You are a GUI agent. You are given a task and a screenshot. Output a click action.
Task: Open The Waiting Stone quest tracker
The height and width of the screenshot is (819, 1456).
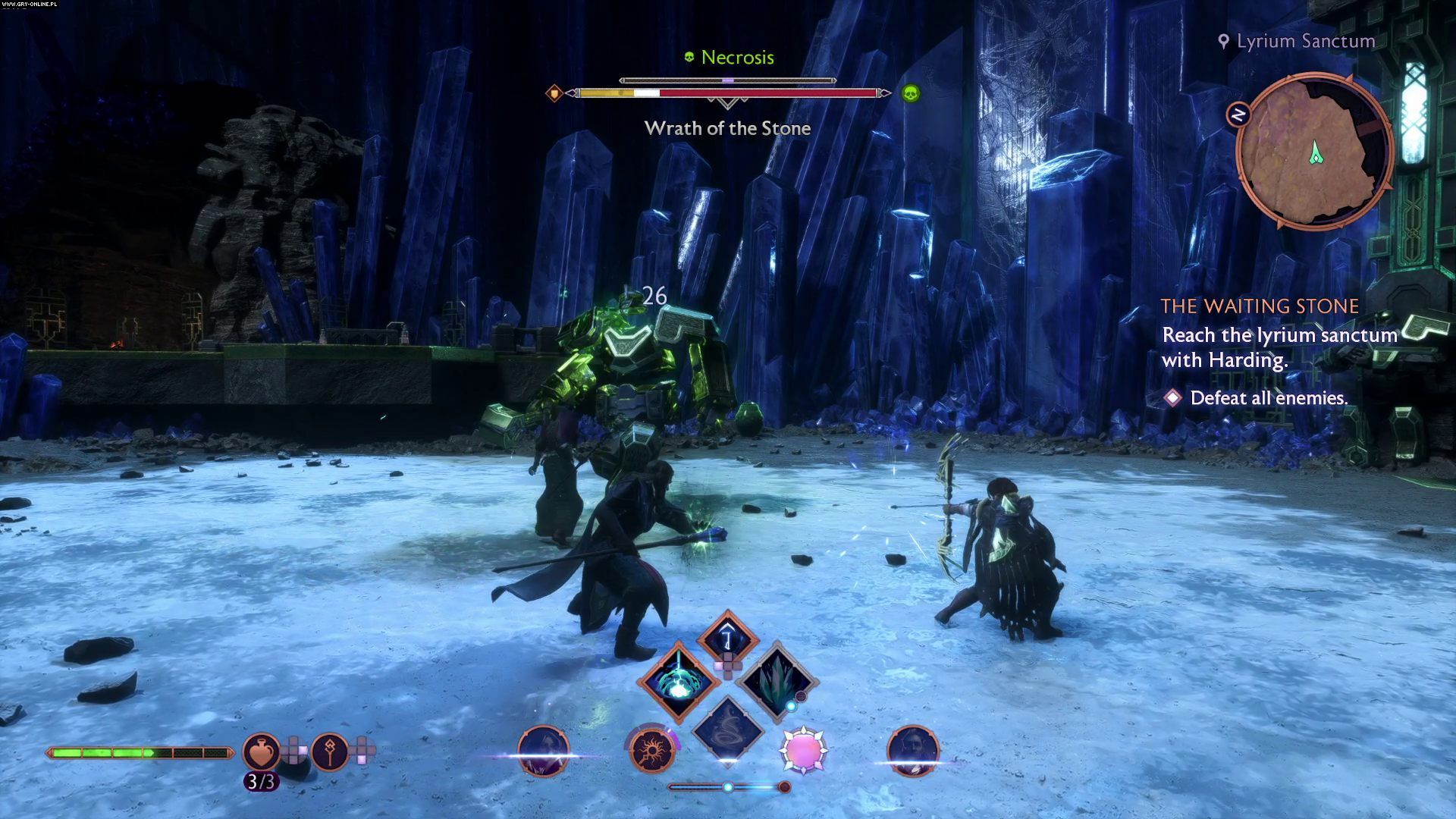[x=1260, y=306]
